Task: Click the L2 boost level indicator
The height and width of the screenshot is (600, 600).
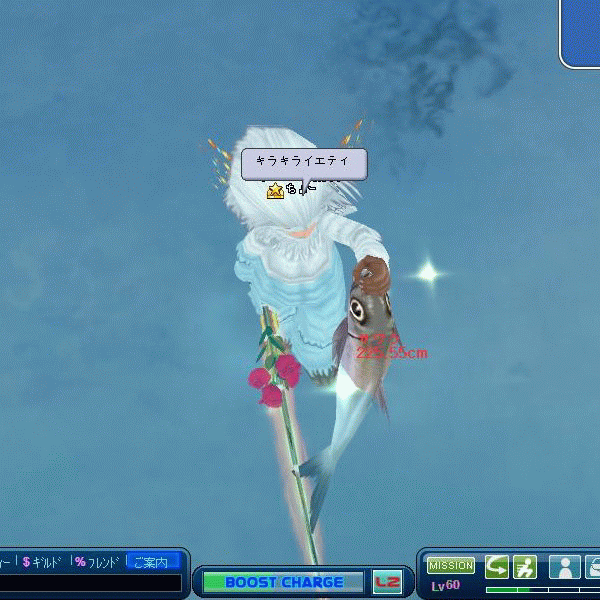Action: (x=386, y=582)
